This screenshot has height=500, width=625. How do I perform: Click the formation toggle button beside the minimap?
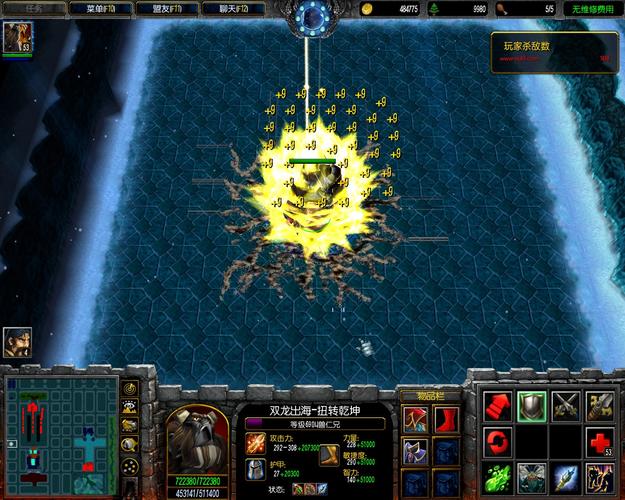pos(129,465)
